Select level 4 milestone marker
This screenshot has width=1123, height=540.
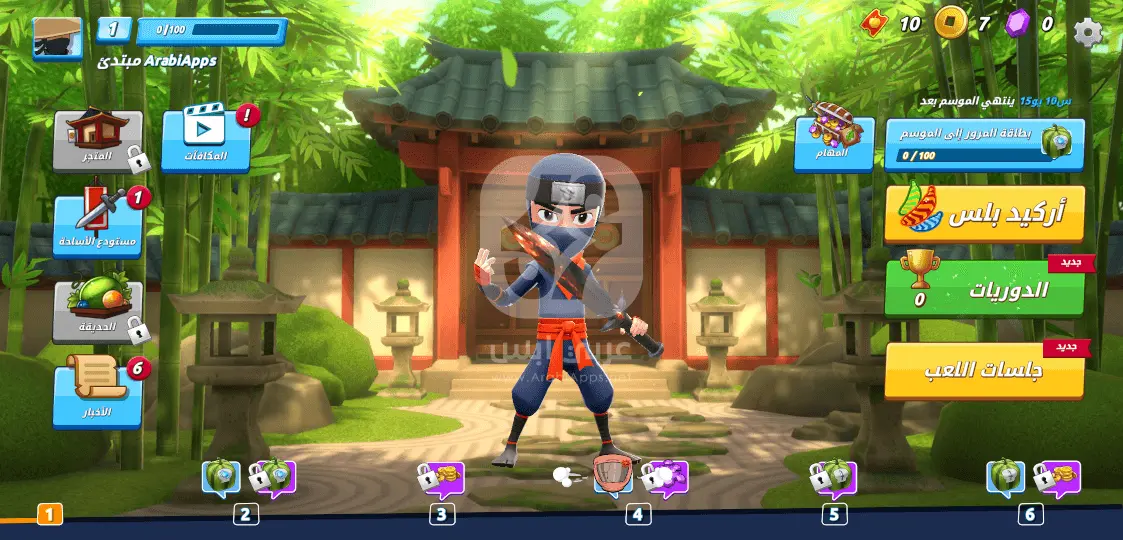pyautogui.click(x=638, y=514)
